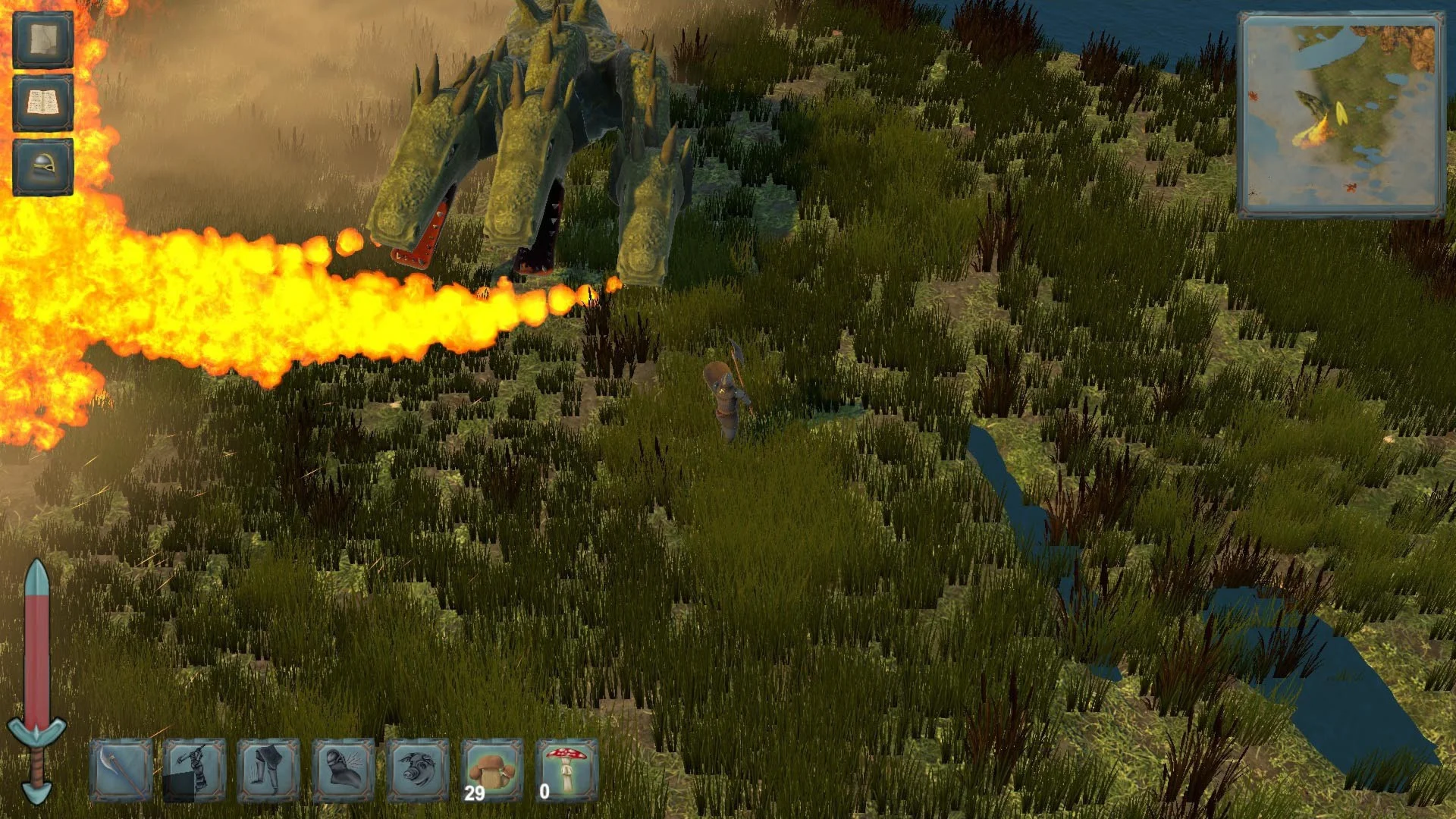The height and width of the screenshot is (819, 1456).
Task: Click the minimap
Action: pyautogui.click(x=1341, y=115)
